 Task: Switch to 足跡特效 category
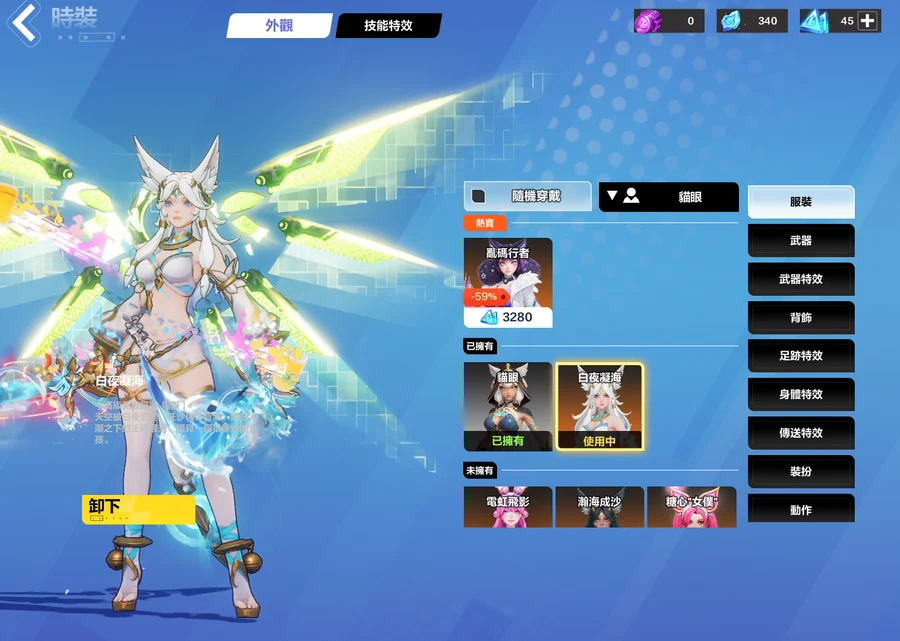[801, 356]
